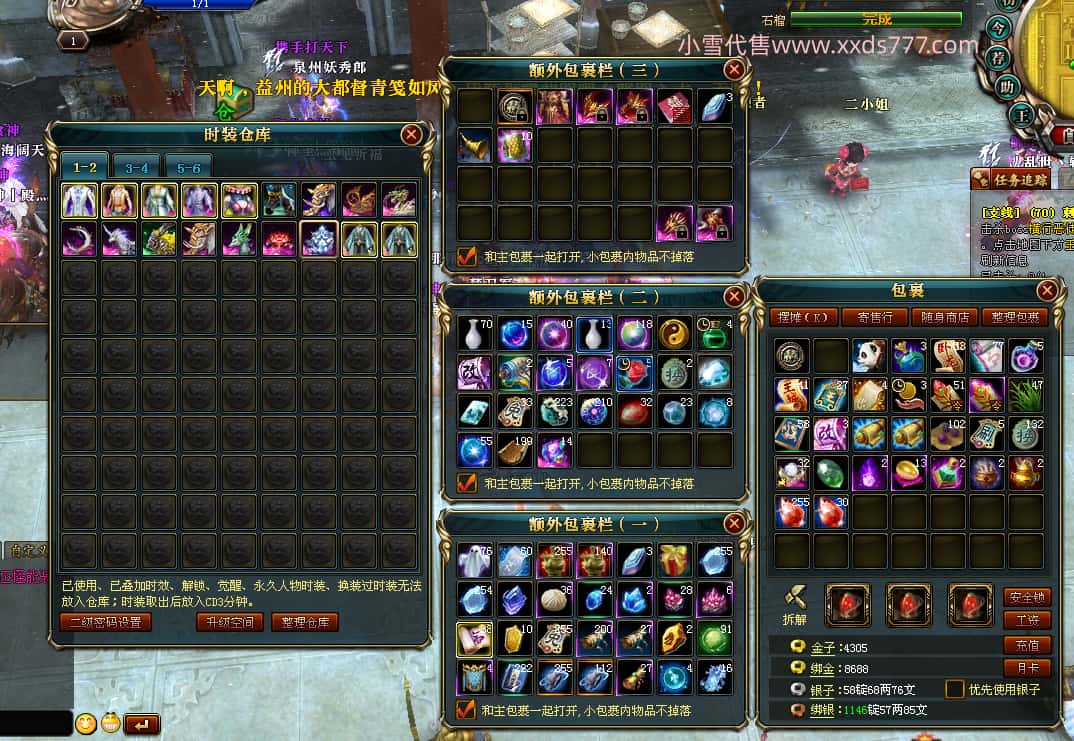Open the 随身商店 portable shop
Viewport: 1074px width, 741px height.
[943, 318]
